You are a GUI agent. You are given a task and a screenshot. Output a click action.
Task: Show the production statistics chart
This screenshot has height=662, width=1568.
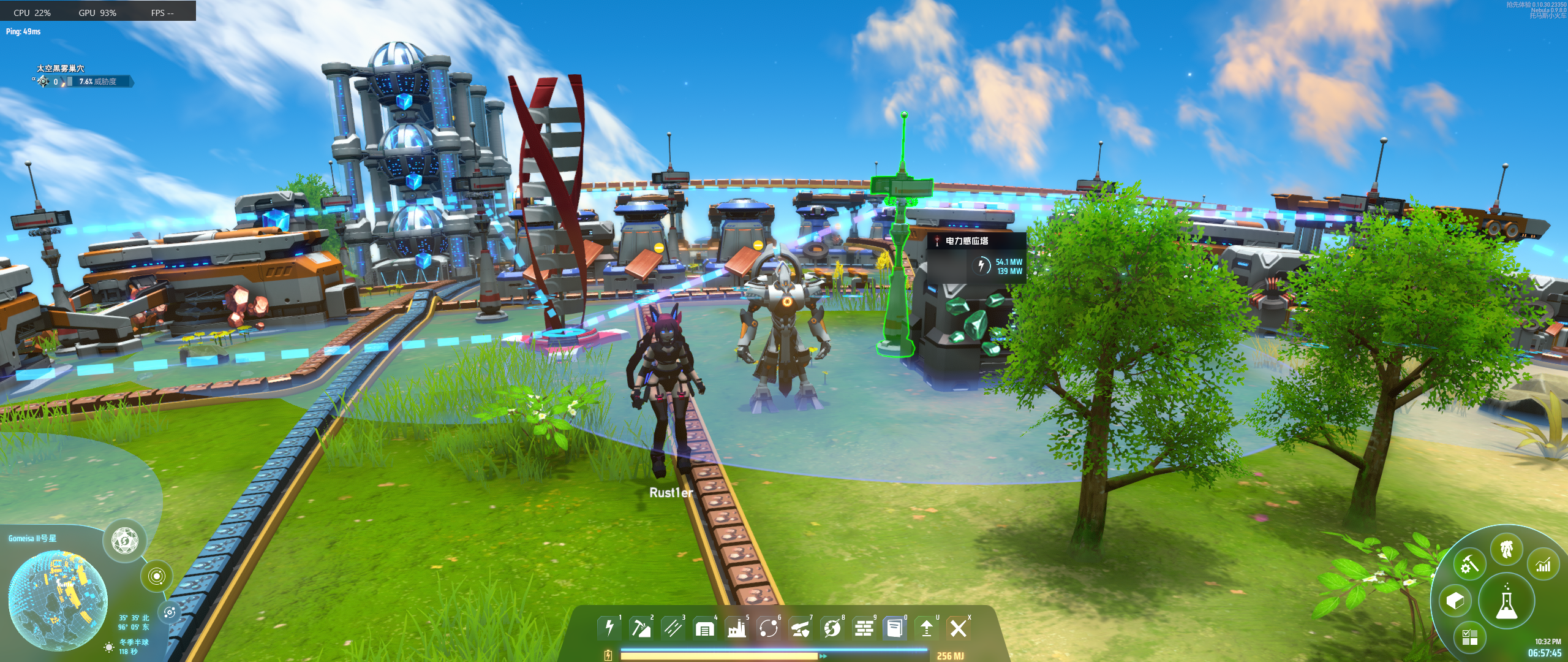(x=1543, y=564)
